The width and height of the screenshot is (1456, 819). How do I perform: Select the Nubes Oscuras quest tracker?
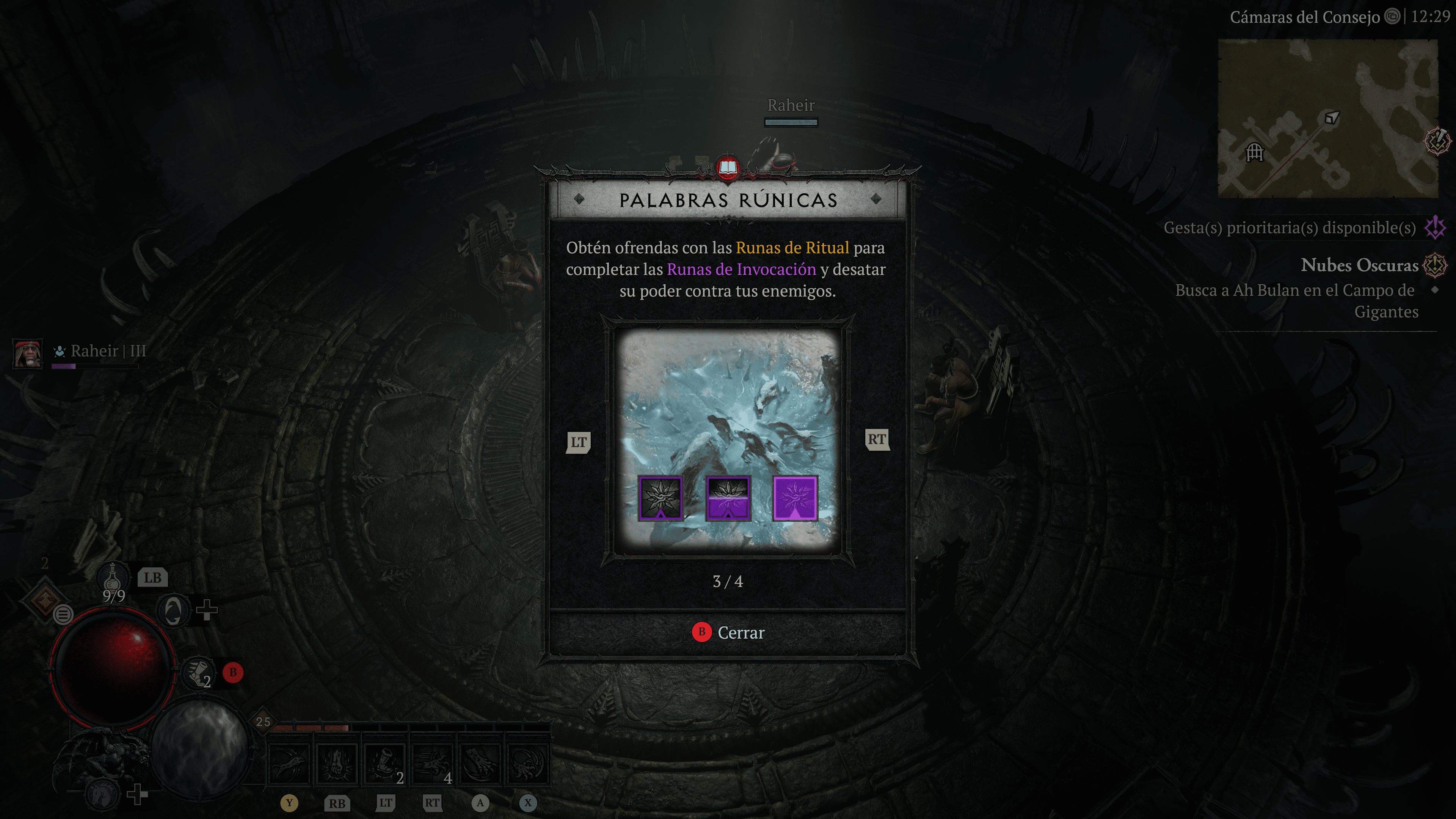click(x=1359, y=265)
